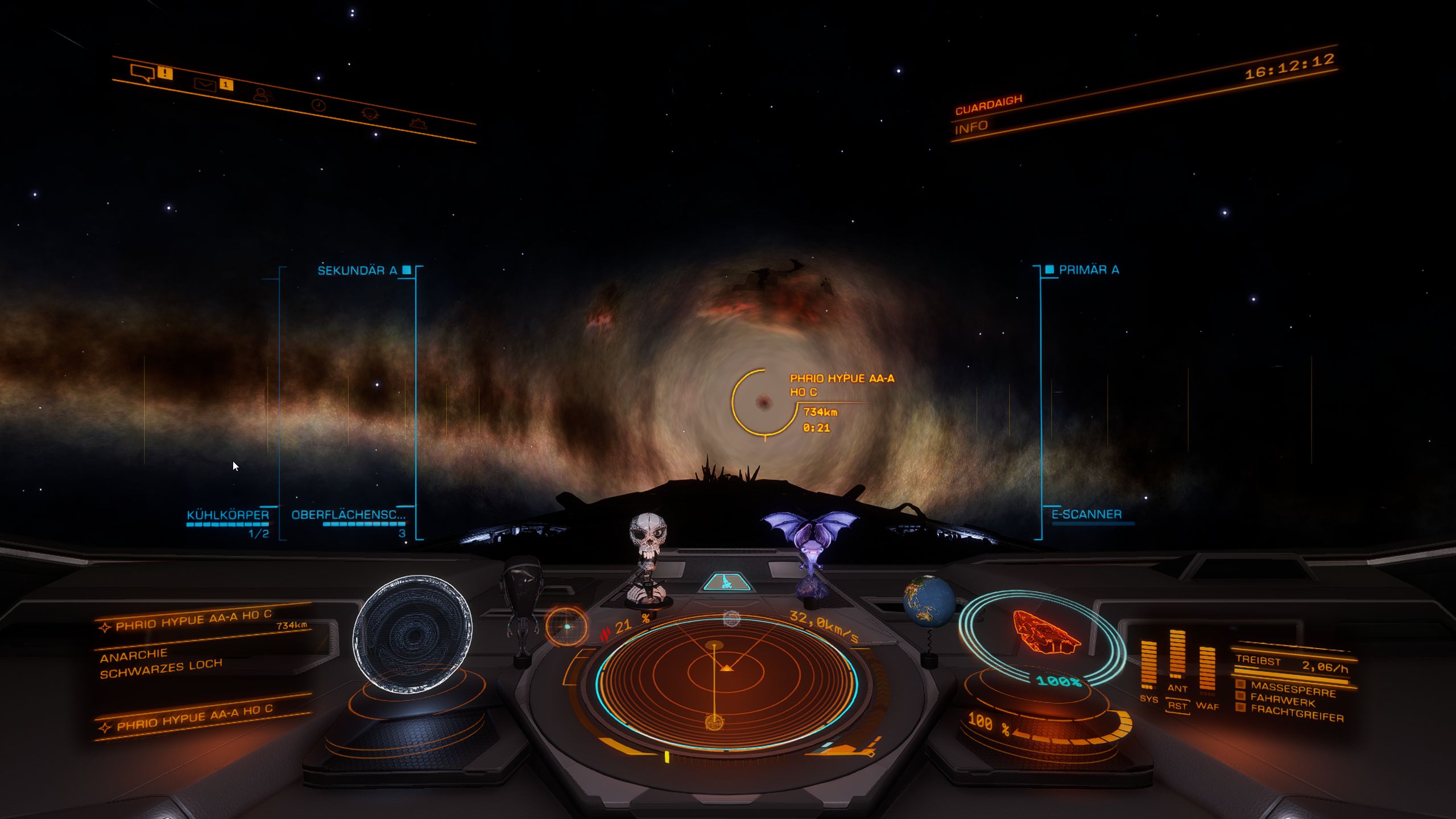Open the clock history icon

tap(318, 105)
